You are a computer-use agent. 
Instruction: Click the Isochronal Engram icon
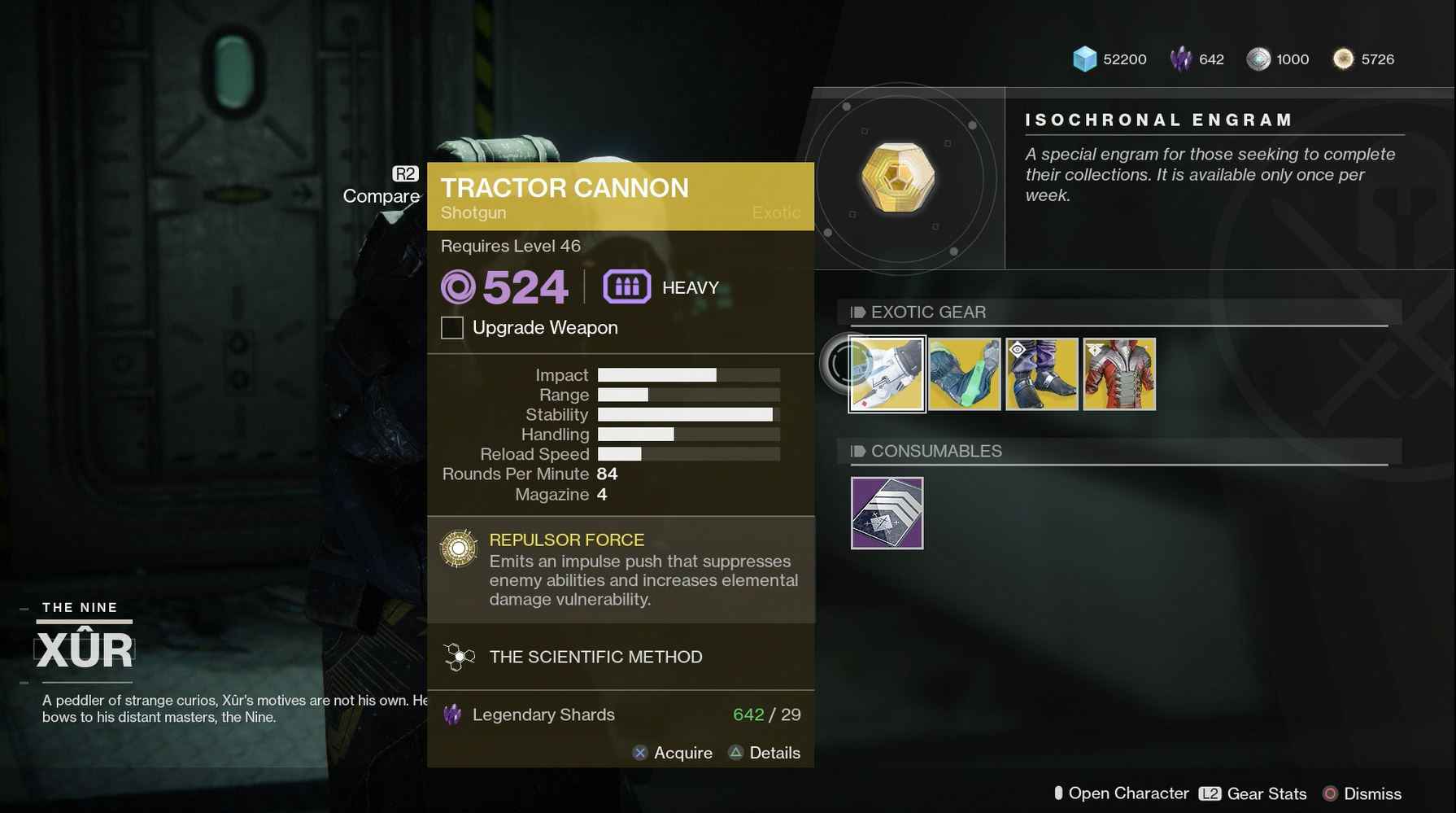(x=898, y=177)
